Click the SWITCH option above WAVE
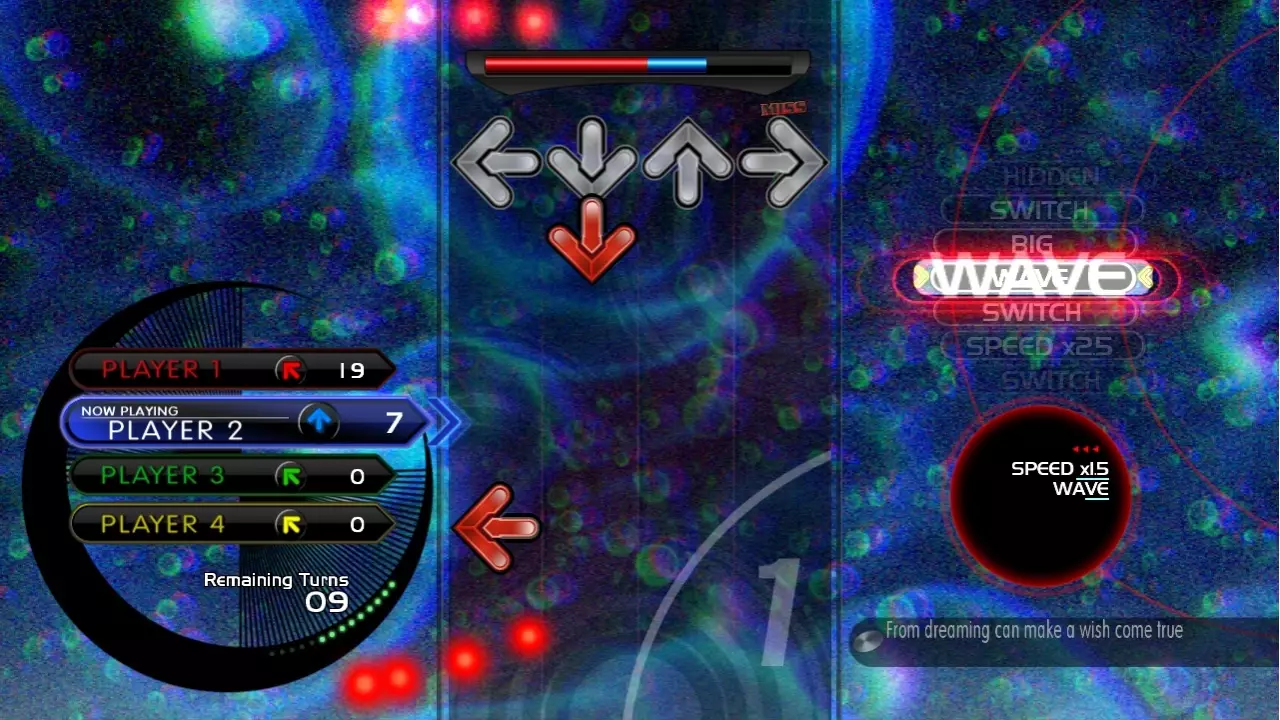 tap(1035, 210)
